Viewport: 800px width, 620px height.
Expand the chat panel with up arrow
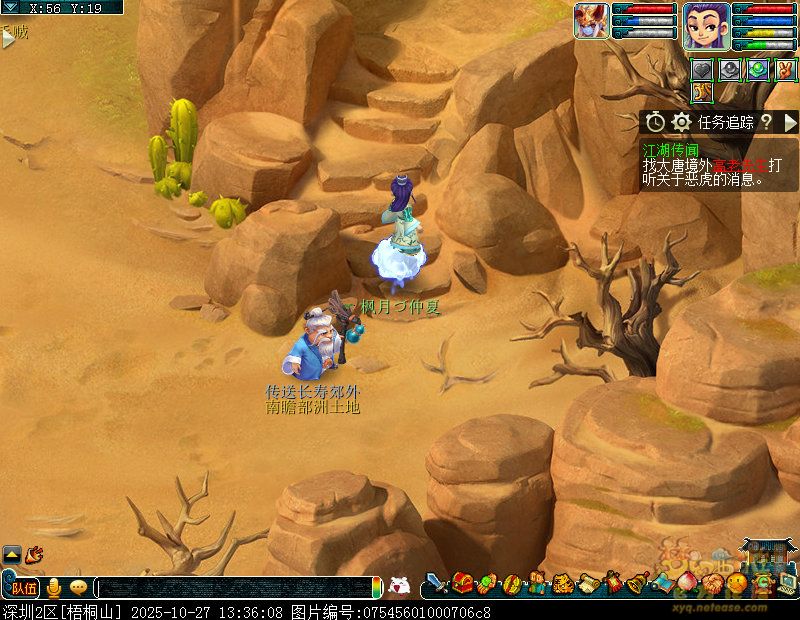pyautogui.click(x=12, y=553)
